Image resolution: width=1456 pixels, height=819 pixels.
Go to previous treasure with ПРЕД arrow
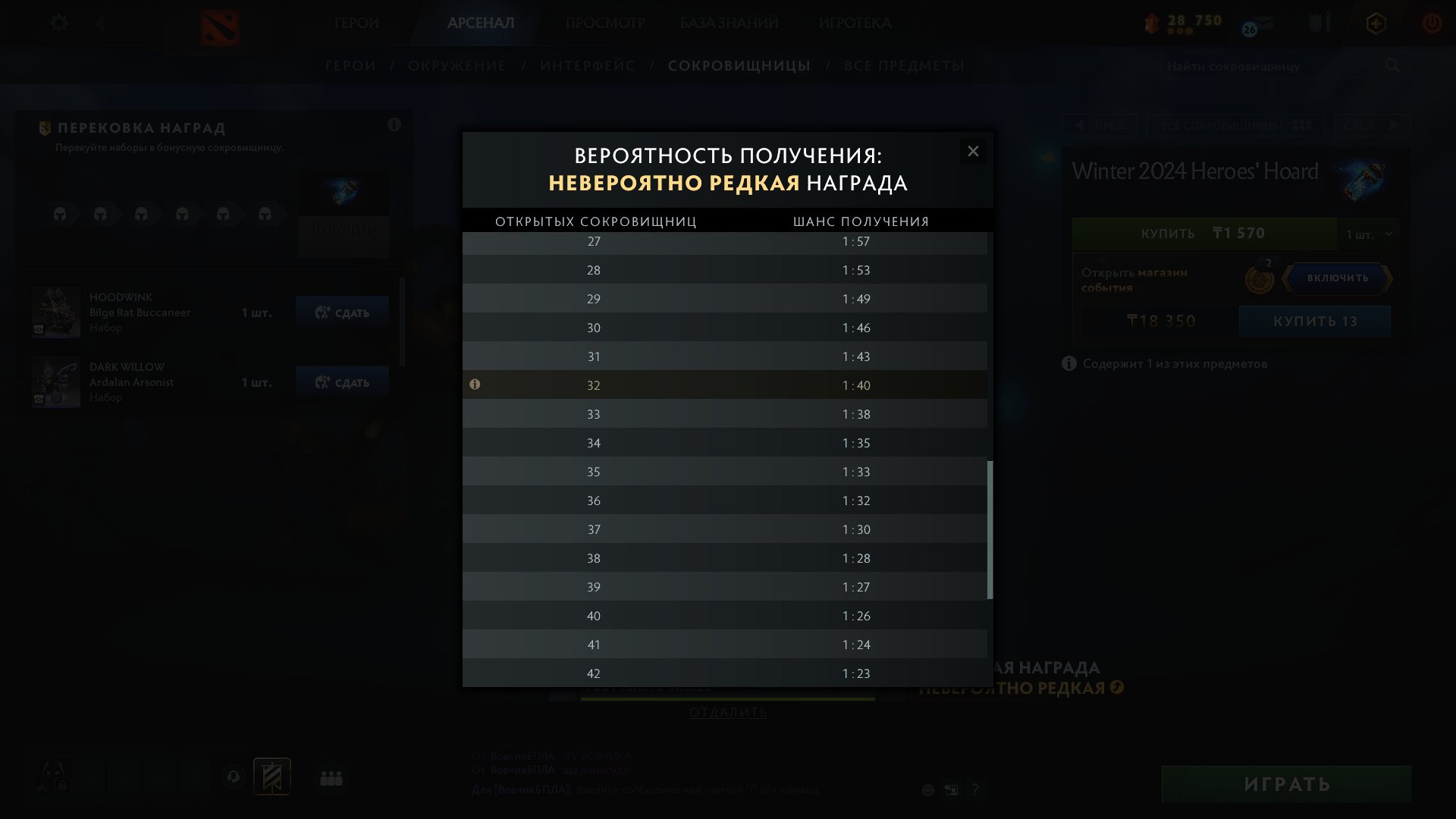[x=1101, y=125]
